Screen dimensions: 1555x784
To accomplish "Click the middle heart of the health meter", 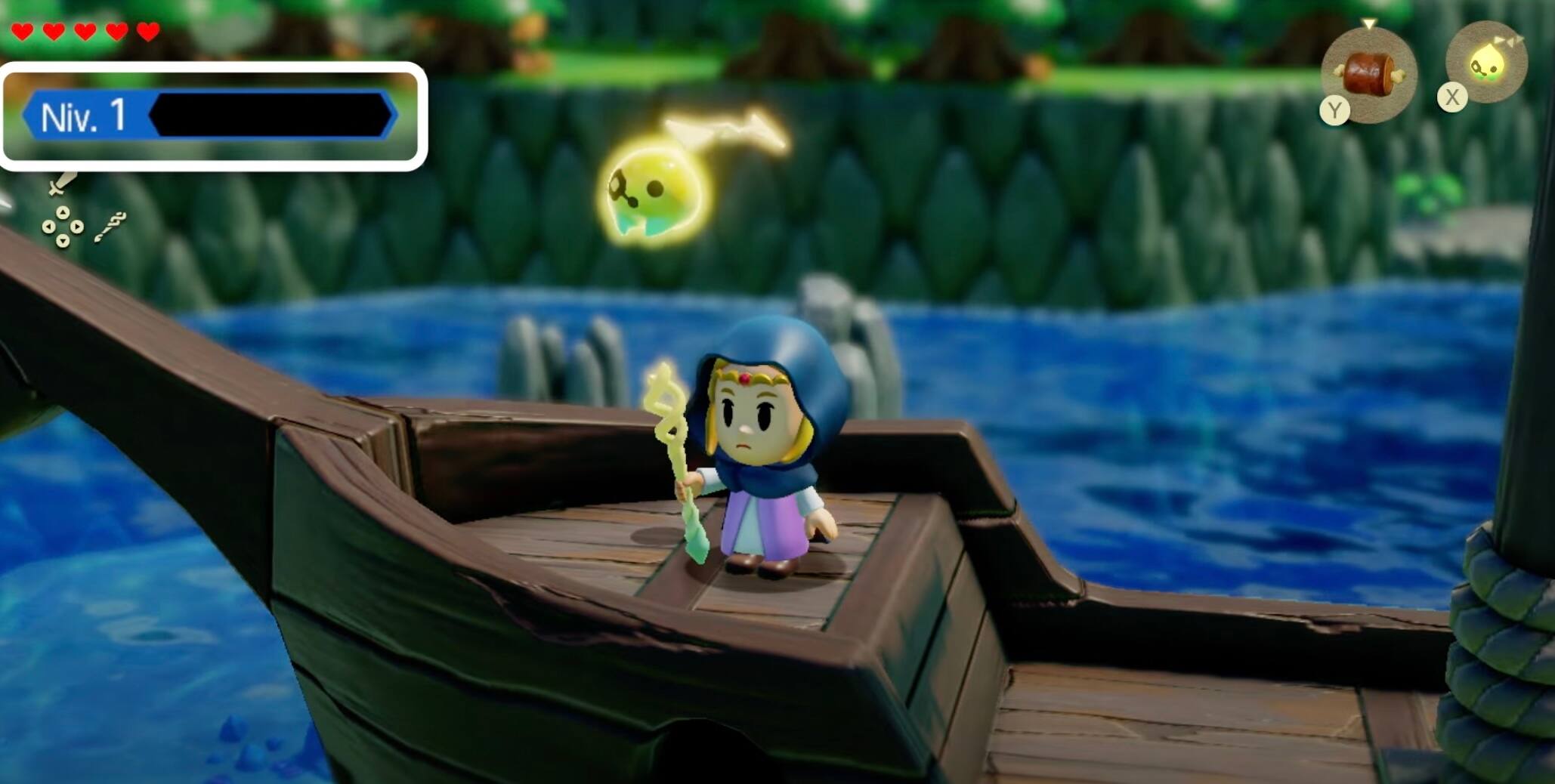I will 85,32.
